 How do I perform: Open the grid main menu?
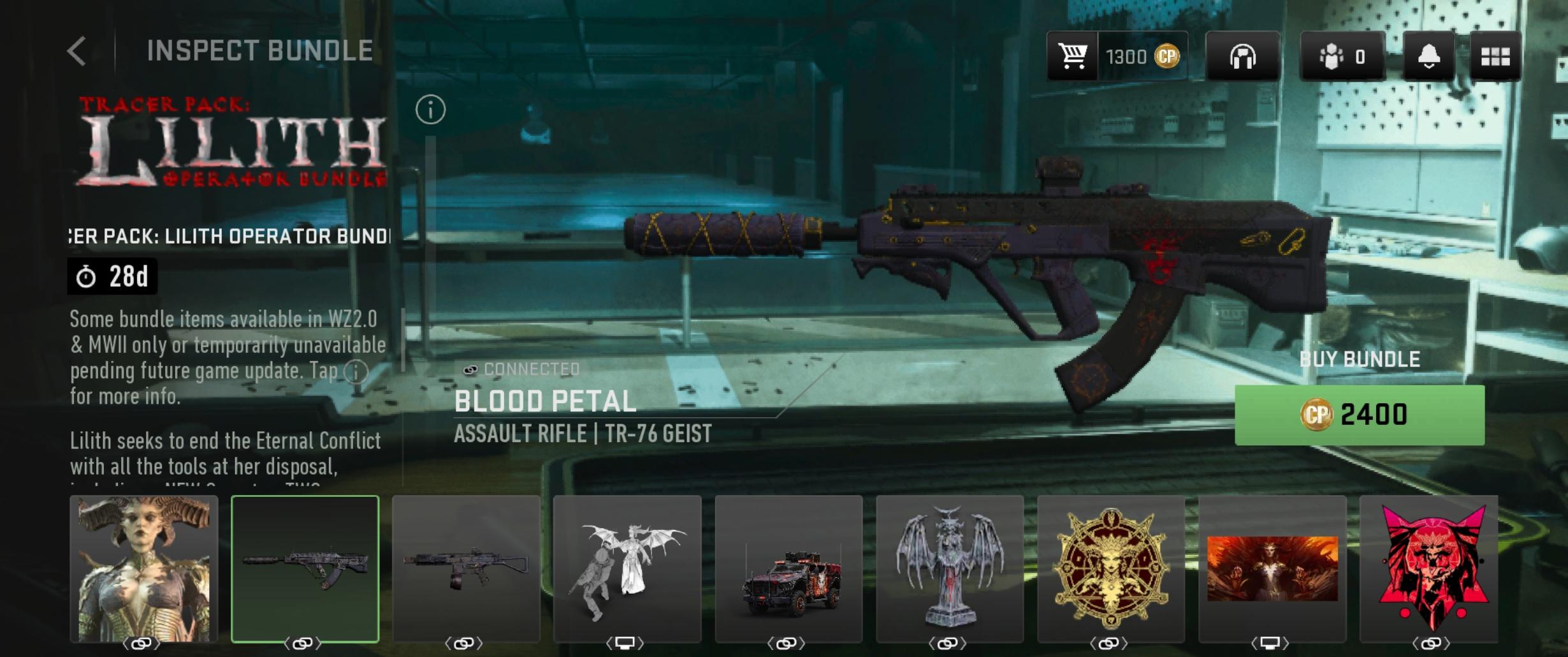coord(1495,57)
